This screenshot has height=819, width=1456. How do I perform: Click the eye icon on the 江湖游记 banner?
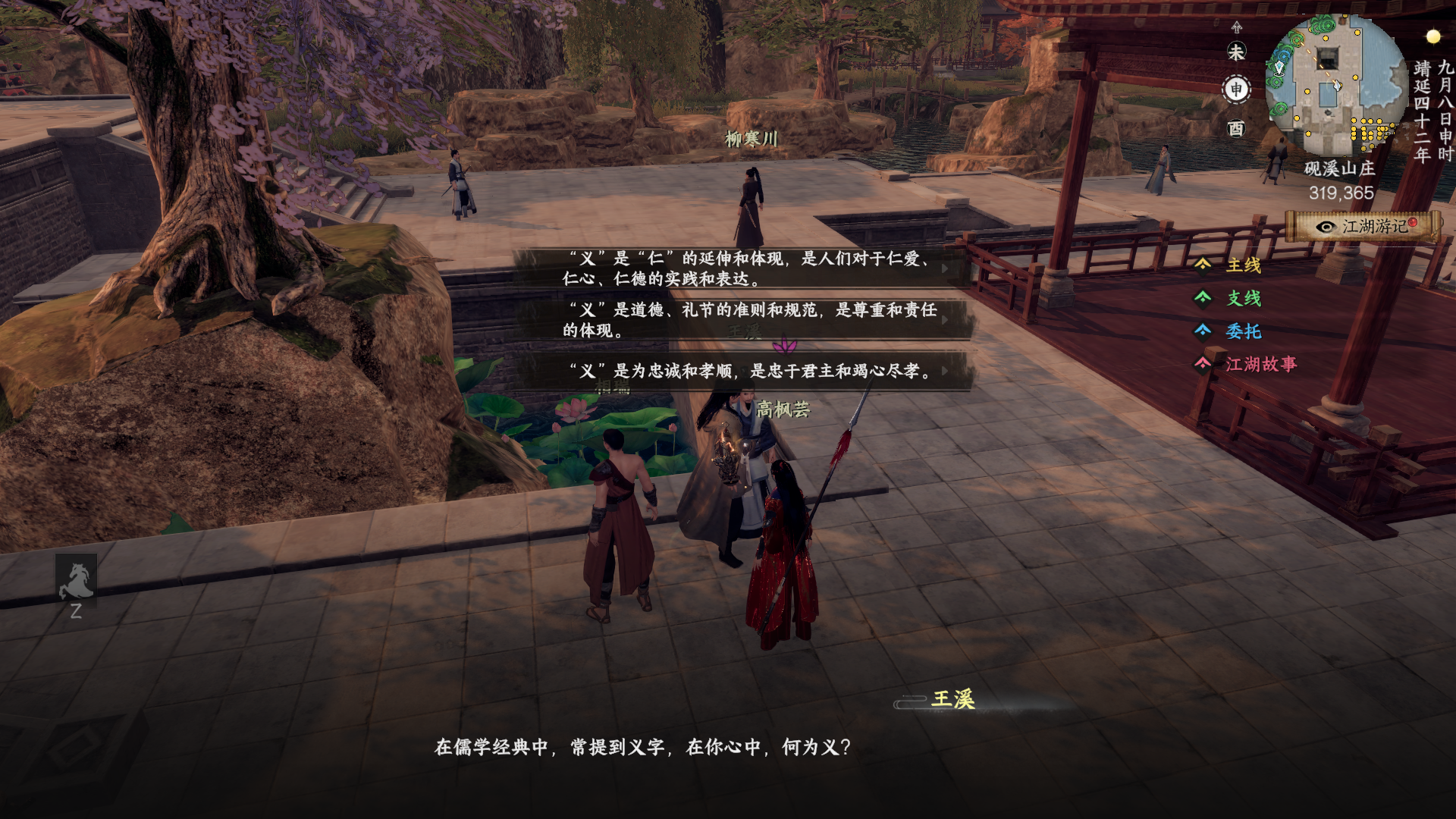coord(1325,226)
